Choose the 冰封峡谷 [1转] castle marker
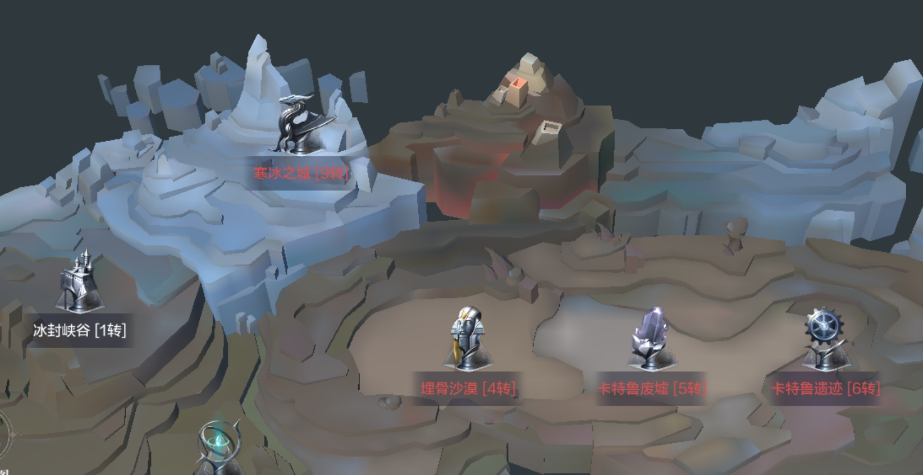Screen dimensions: 923x475 pos(80,284)
